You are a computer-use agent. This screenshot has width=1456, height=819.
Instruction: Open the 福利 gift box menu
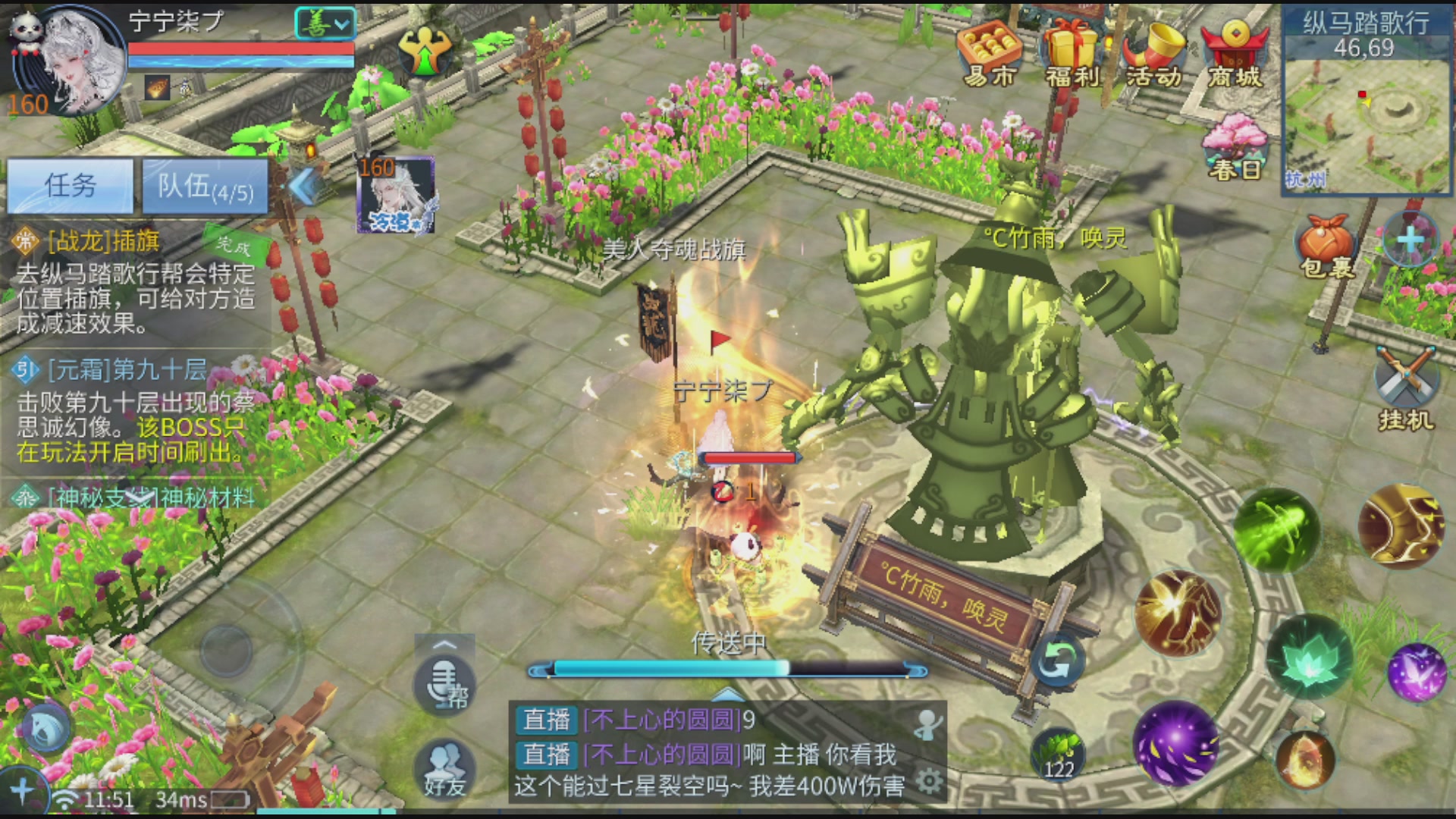pos(1072,55)
